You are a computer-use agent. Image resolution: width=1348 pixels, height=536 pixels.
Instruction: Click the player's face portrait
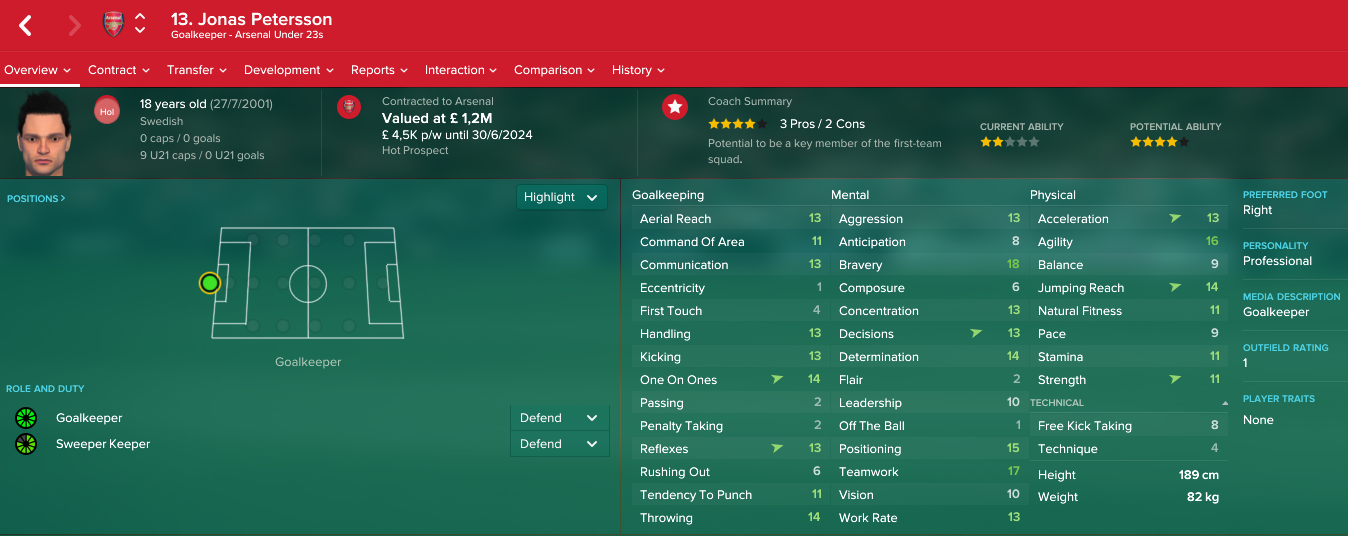point(43,134)
